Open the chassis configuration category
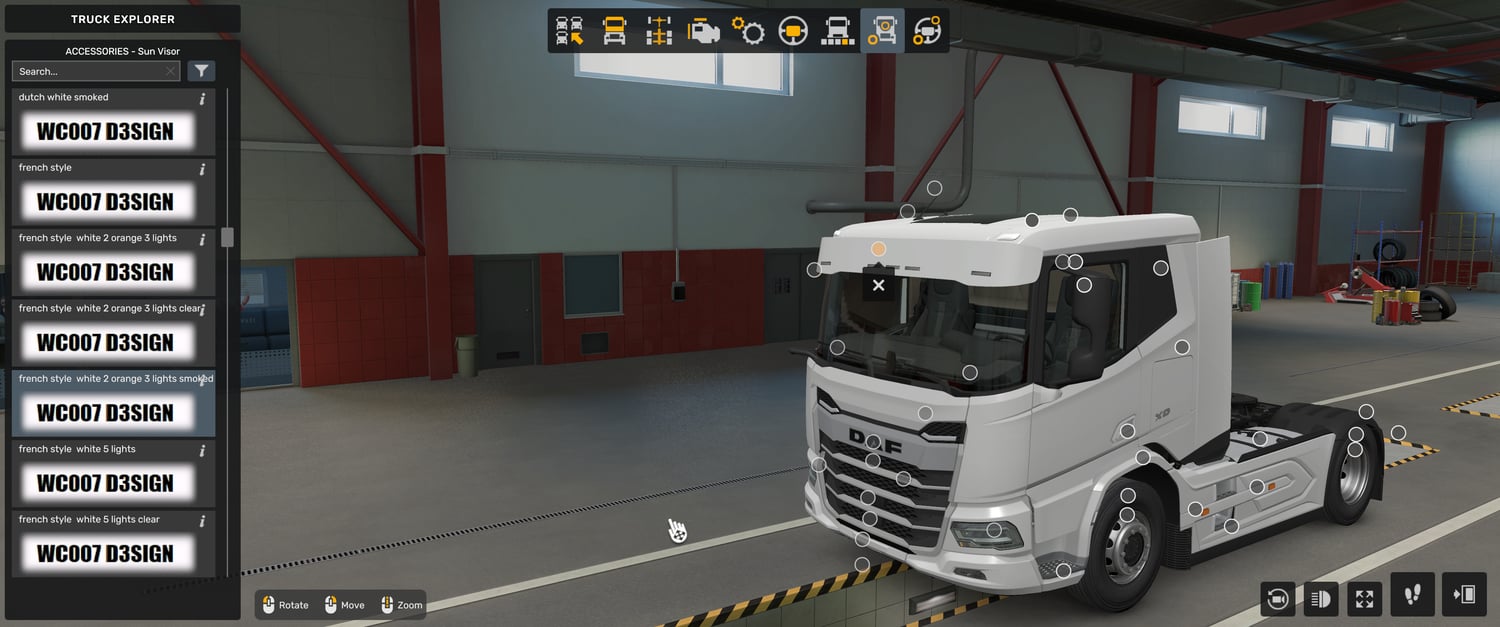The height and width of the screenshot is (627, 1500). [x=658, y=31]
